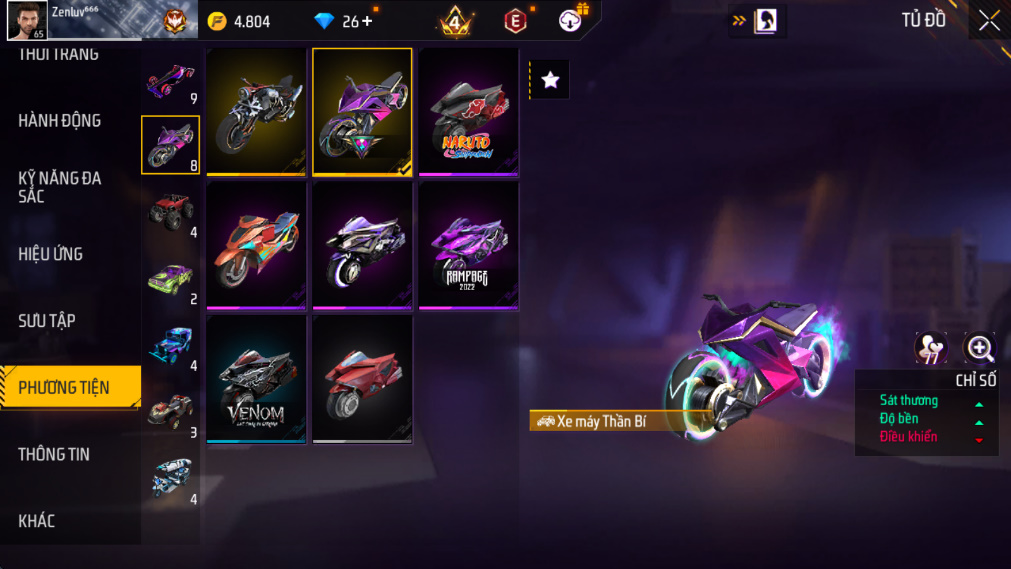Viewport: 1011px width, 569px height.
Task: Open the Hành Động category
Action: click(x=60, y=121)
